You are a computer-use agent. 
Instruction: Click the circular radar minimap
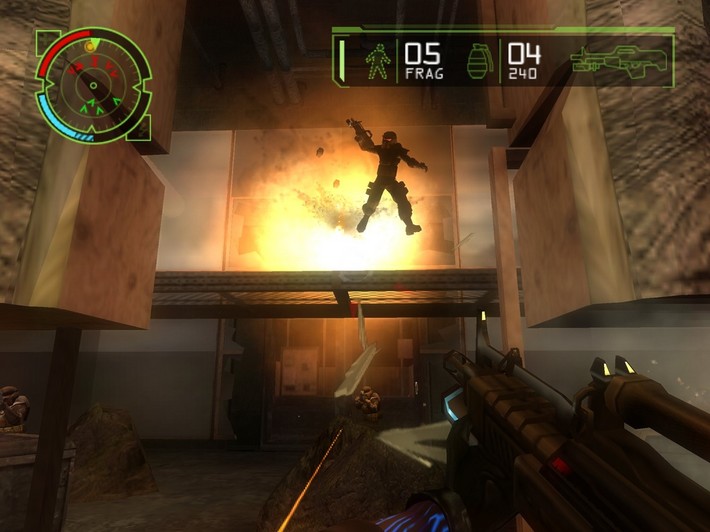point(93,85)
